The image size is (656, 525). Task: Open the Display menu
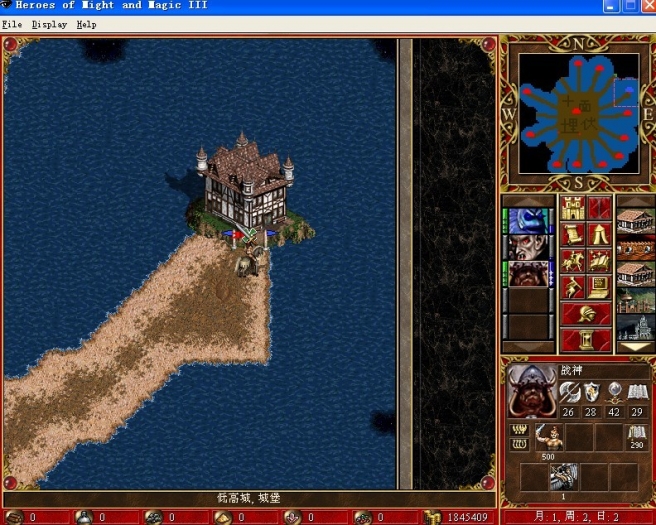[x=49, y=24]
